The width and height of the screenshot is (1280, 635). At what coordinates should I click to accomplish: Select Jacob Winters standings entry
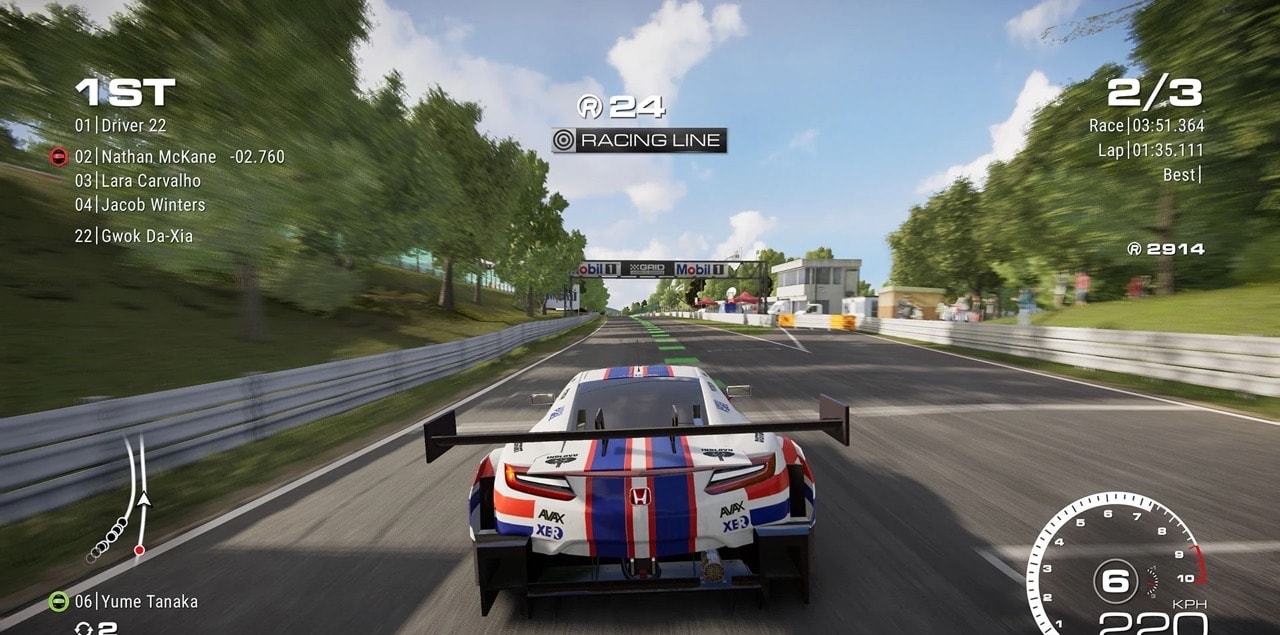pyautogui.click(x=140, y=205)
